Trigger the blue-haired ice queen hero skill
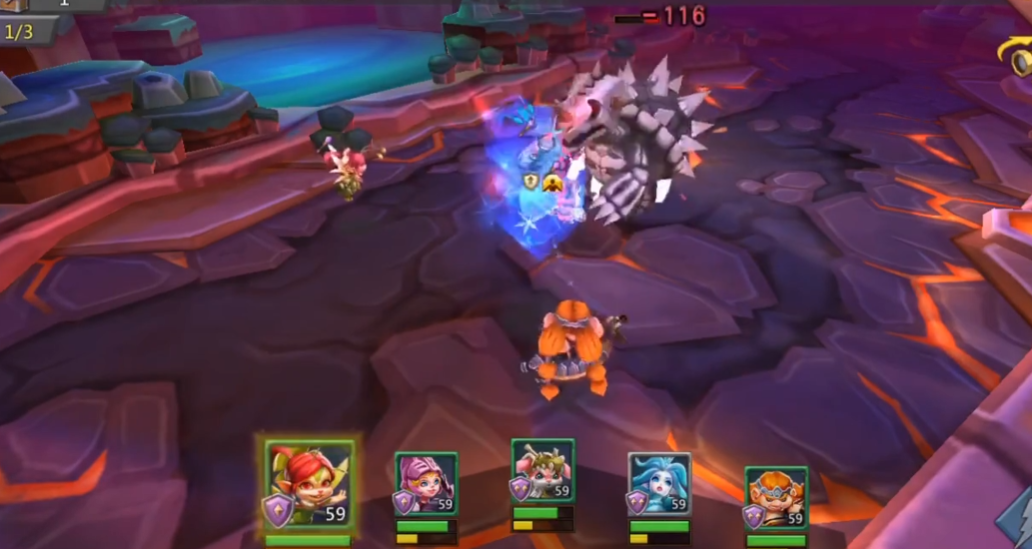 [x=660, y=484]
